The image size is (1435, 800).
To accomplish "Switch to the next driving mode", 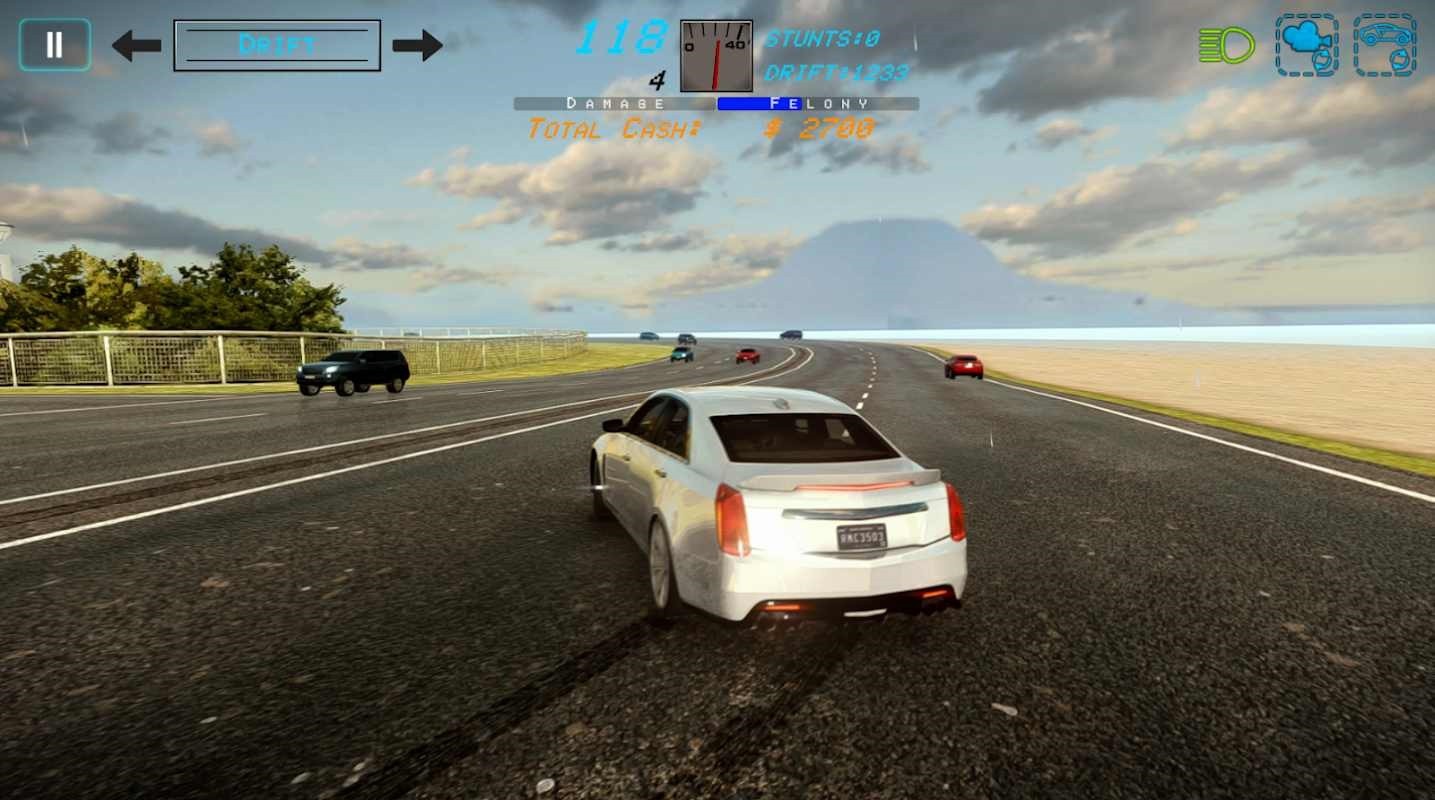I will [417, 45].
